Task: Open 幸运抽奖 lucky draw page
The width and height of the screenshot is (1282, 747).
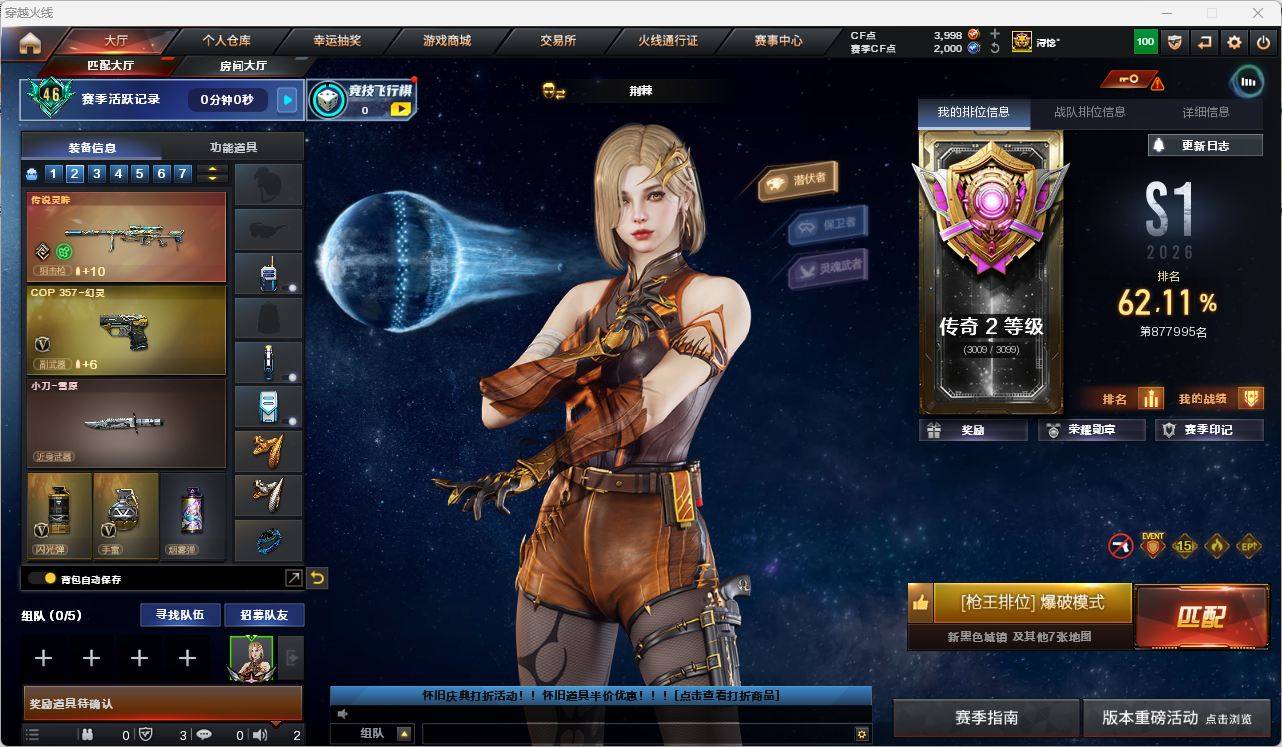Action: (337, 41)
